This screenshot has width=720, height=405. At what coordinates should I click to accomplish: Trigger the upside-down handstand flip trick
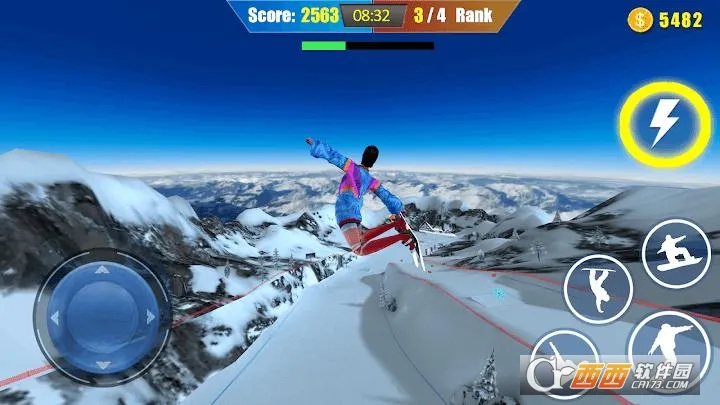pos(598,289)
